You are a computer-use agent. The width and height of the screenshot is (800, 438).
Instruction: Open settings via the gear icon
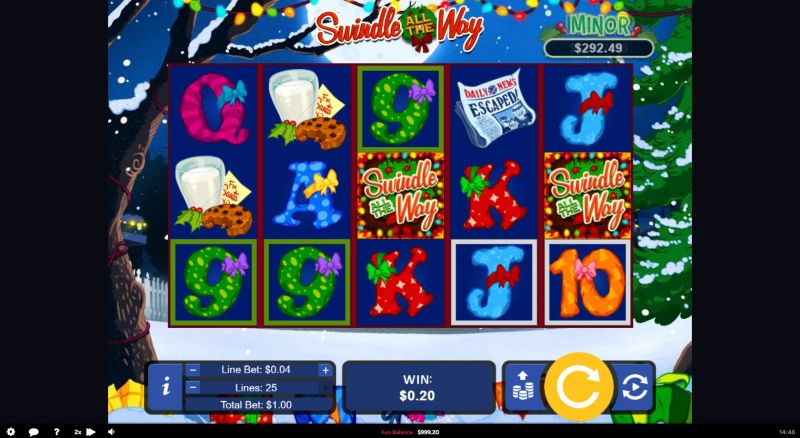click(x=11, y=432)
